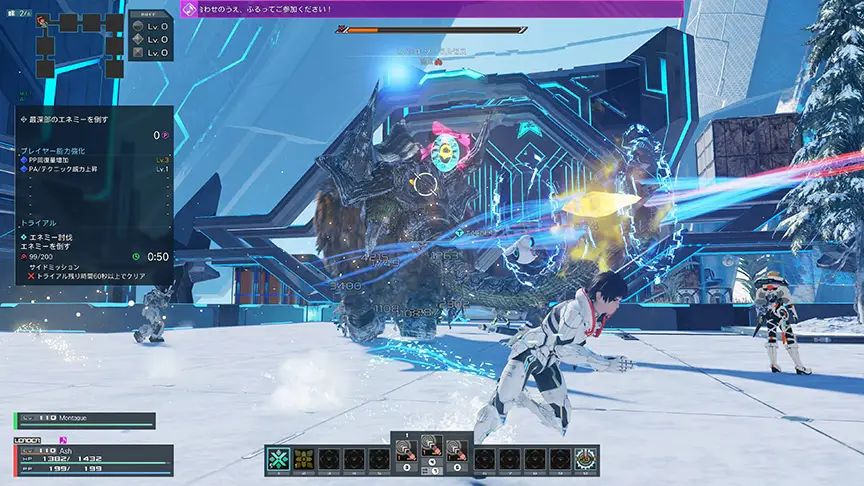
Task: Open the buff level panel
Action: pyautogui.click(x=150, y=37)
